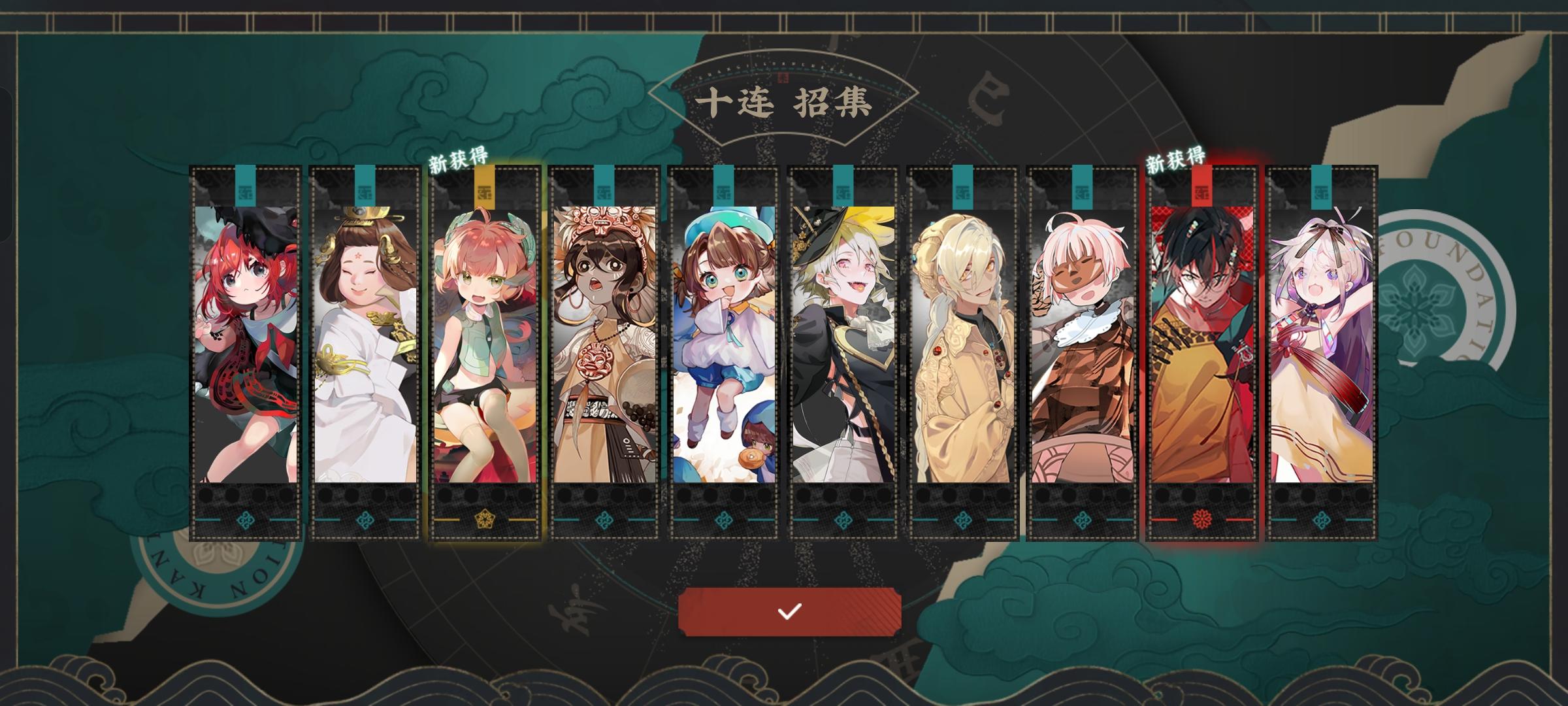Click the 新获得 label above the third card
This screenshot has width=1568, height=706.
pos(461,160)
